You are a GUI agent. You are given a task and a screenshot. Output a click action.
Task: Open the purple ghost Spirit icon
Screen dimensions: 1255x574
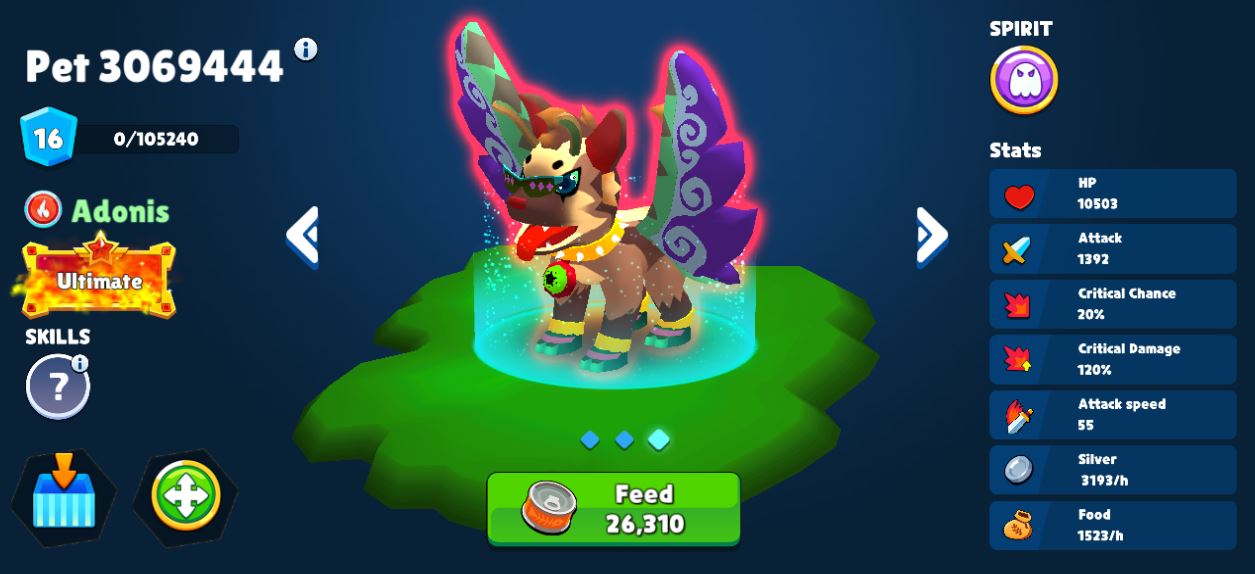(1023, 80)
